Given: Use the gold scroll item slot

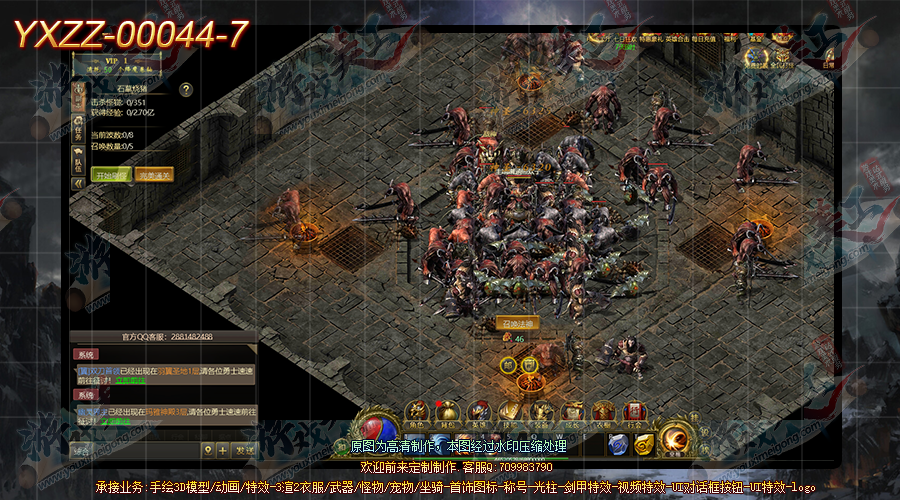Looking at the screenshot, I should pyautogui.click(x=646, y=443).
